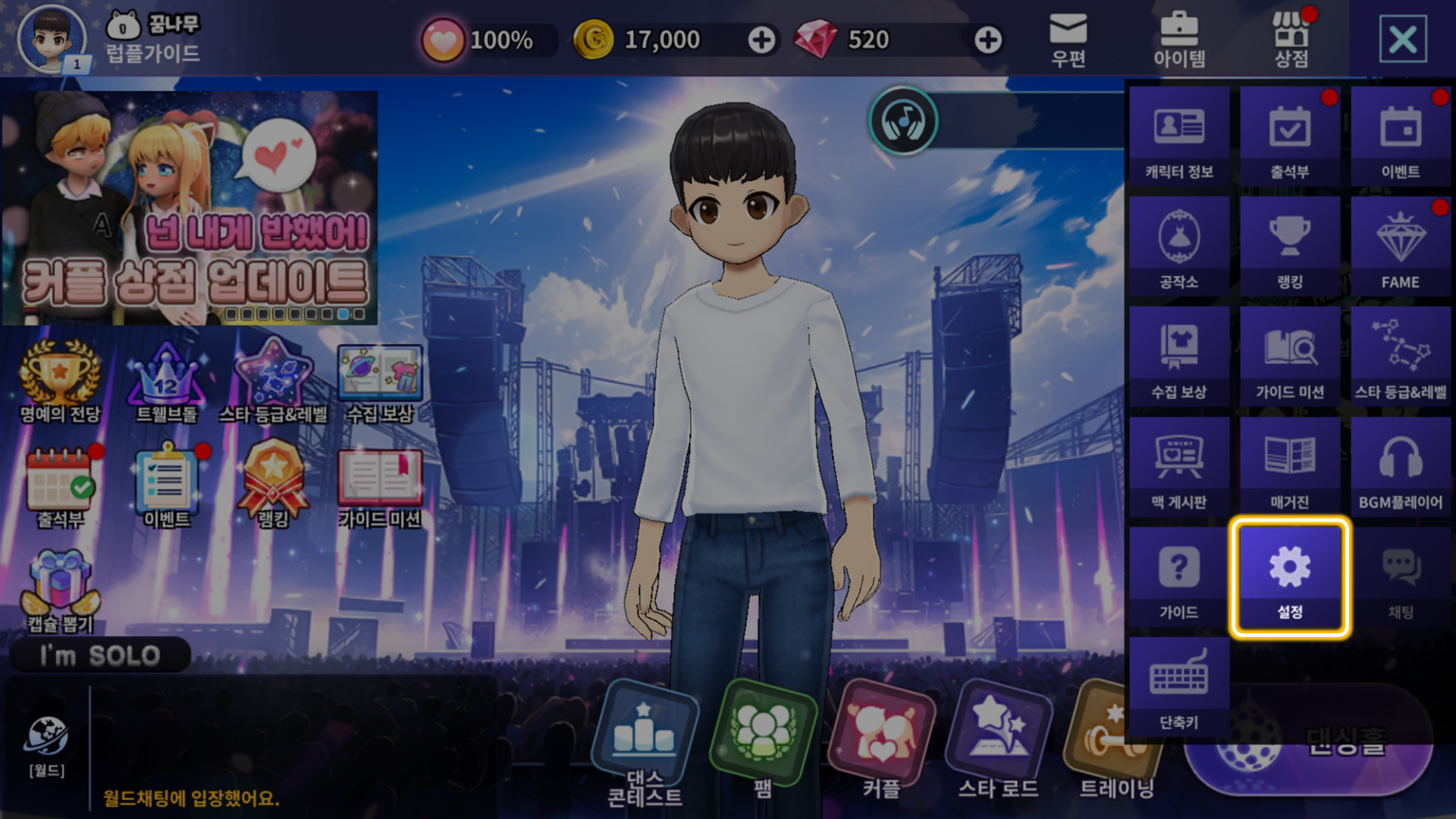
Task: Close the side menu with X
Action: click(x=1402, y=39)
